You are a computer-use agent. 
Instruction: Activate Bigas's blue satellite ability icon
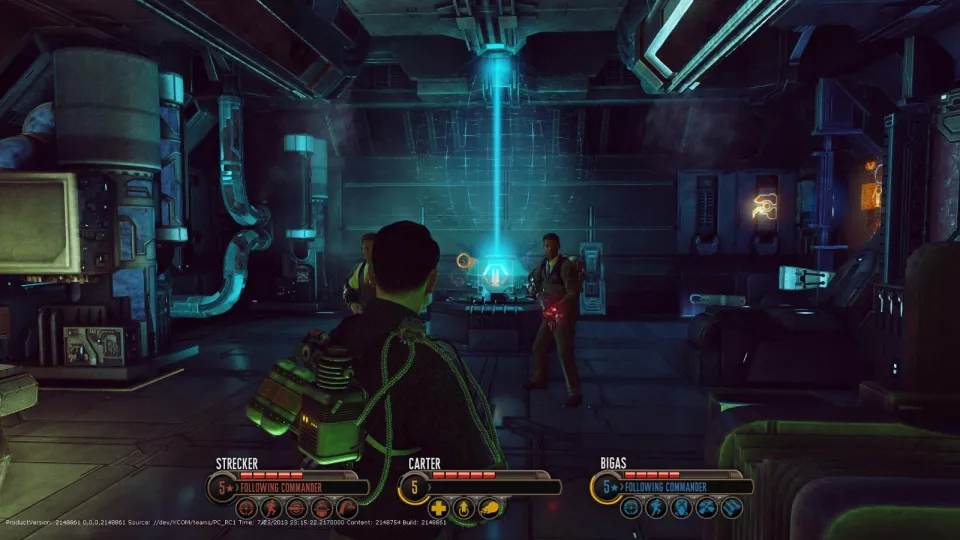(x=706, y=507)
